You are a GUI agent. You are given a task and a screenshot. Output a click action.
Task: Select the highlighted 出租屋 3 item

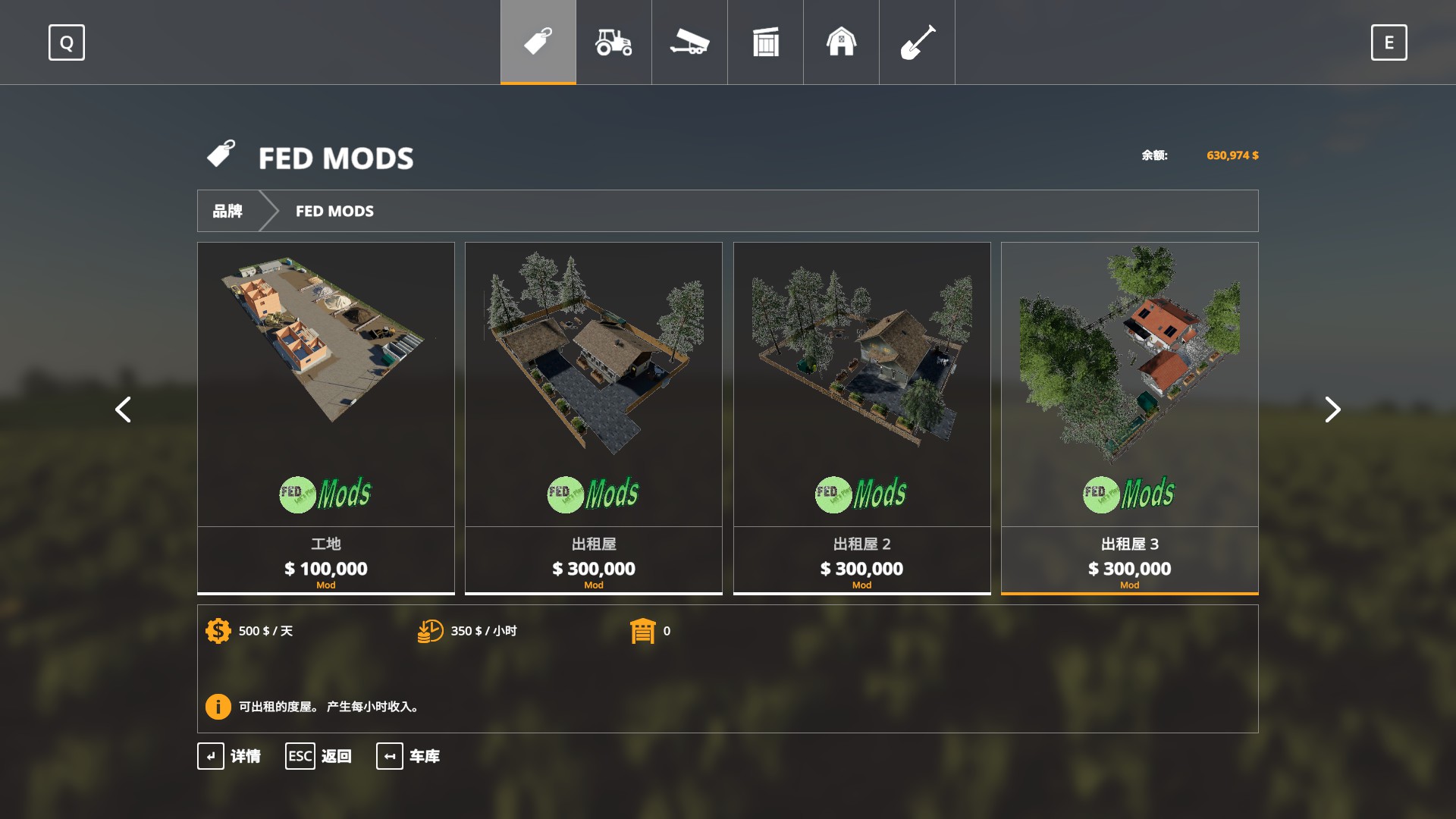tap(1129, 387)
